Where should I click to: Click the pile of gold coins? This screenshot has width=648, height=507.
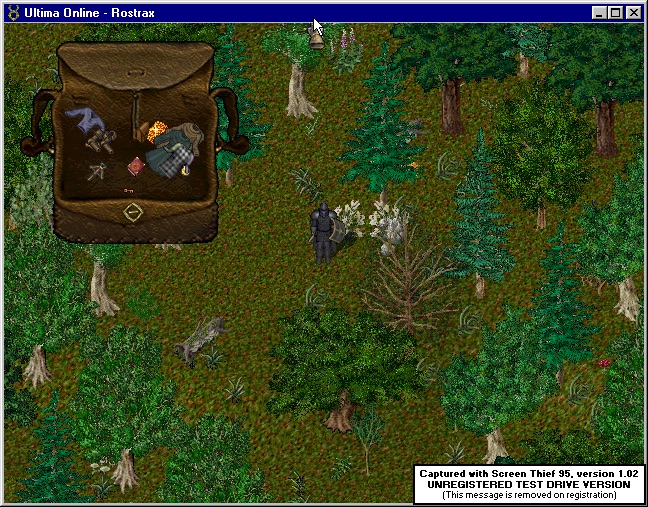pos(156,132)
